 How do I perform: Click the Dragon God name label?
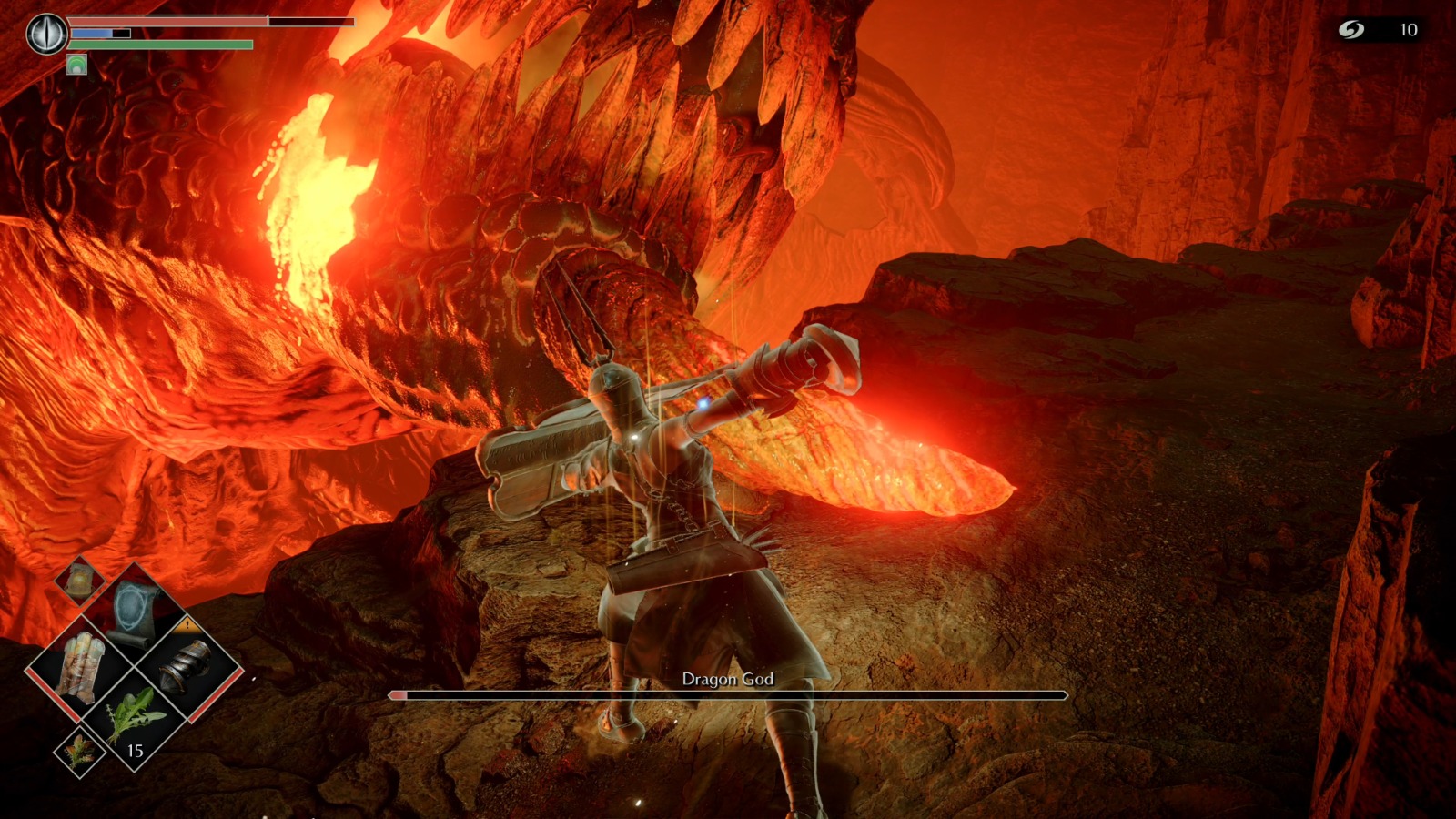pyautogui.click(x=728, y=678)
